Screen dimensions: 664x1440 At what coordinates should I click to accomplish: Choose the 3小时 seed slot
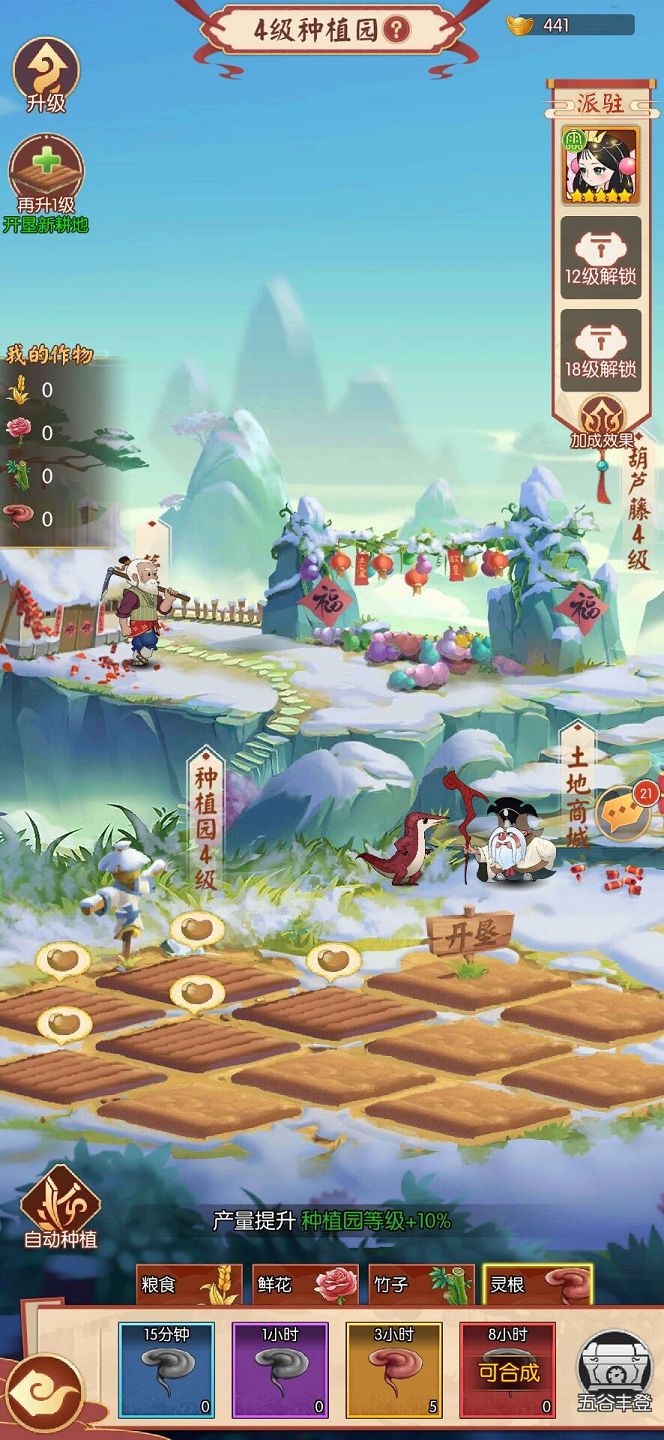tap(394, 1370)
